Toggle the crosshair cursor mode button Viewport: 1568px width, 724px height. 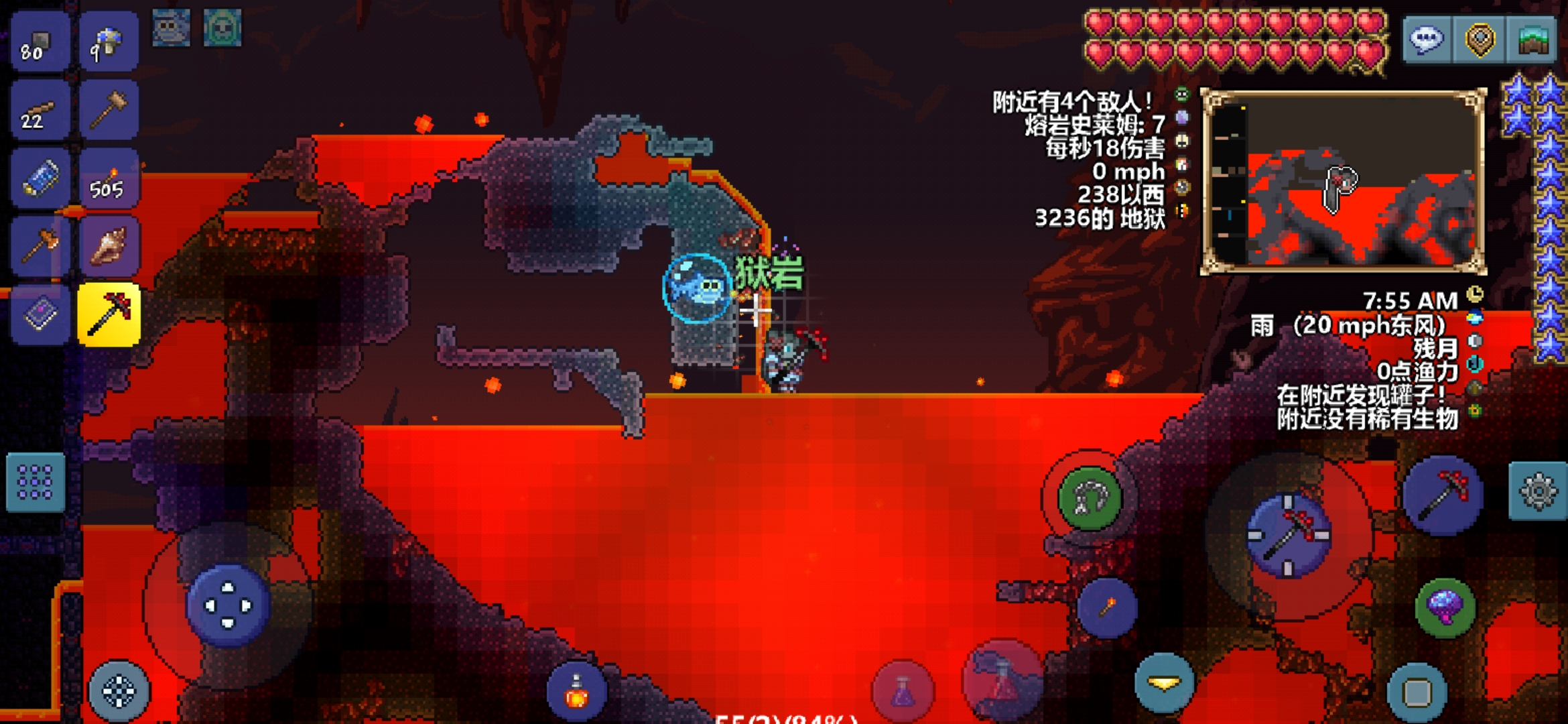tap(119, 692)
